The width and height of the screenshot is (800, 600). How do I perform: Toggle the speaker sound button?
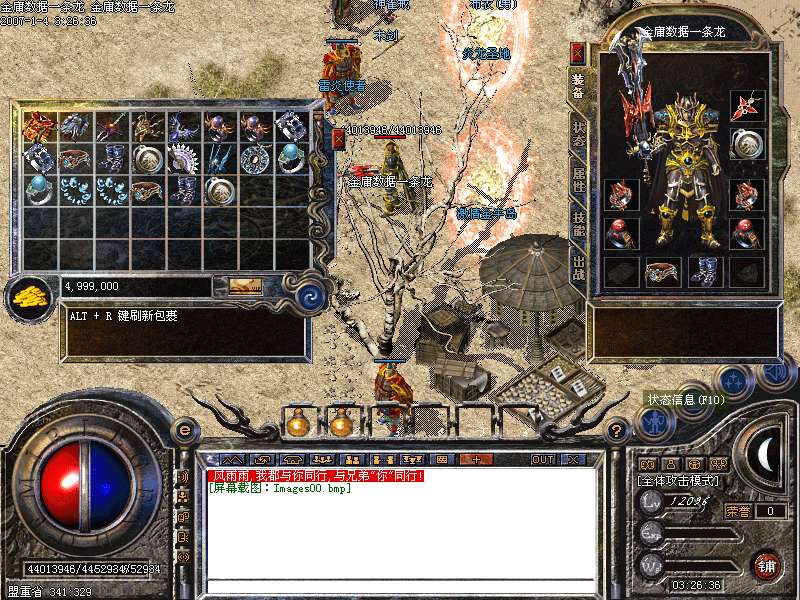tap(774, 374)
